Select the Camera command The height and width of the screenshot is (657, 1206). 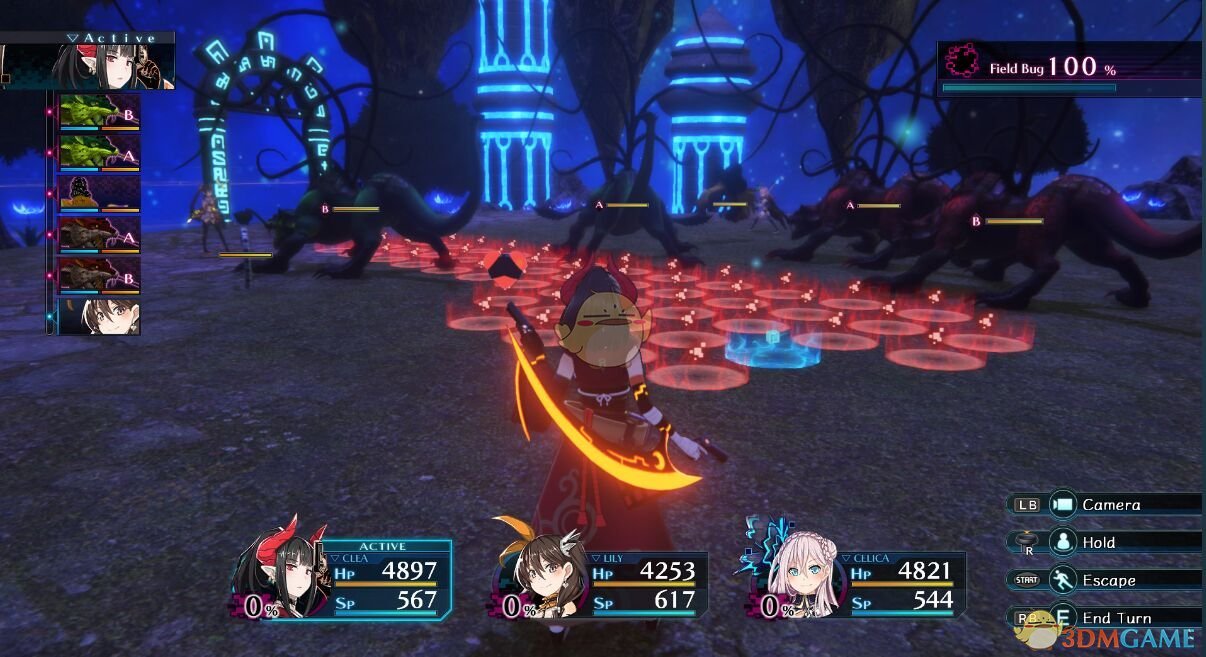pyautogui.click(x=1110, y=505)
